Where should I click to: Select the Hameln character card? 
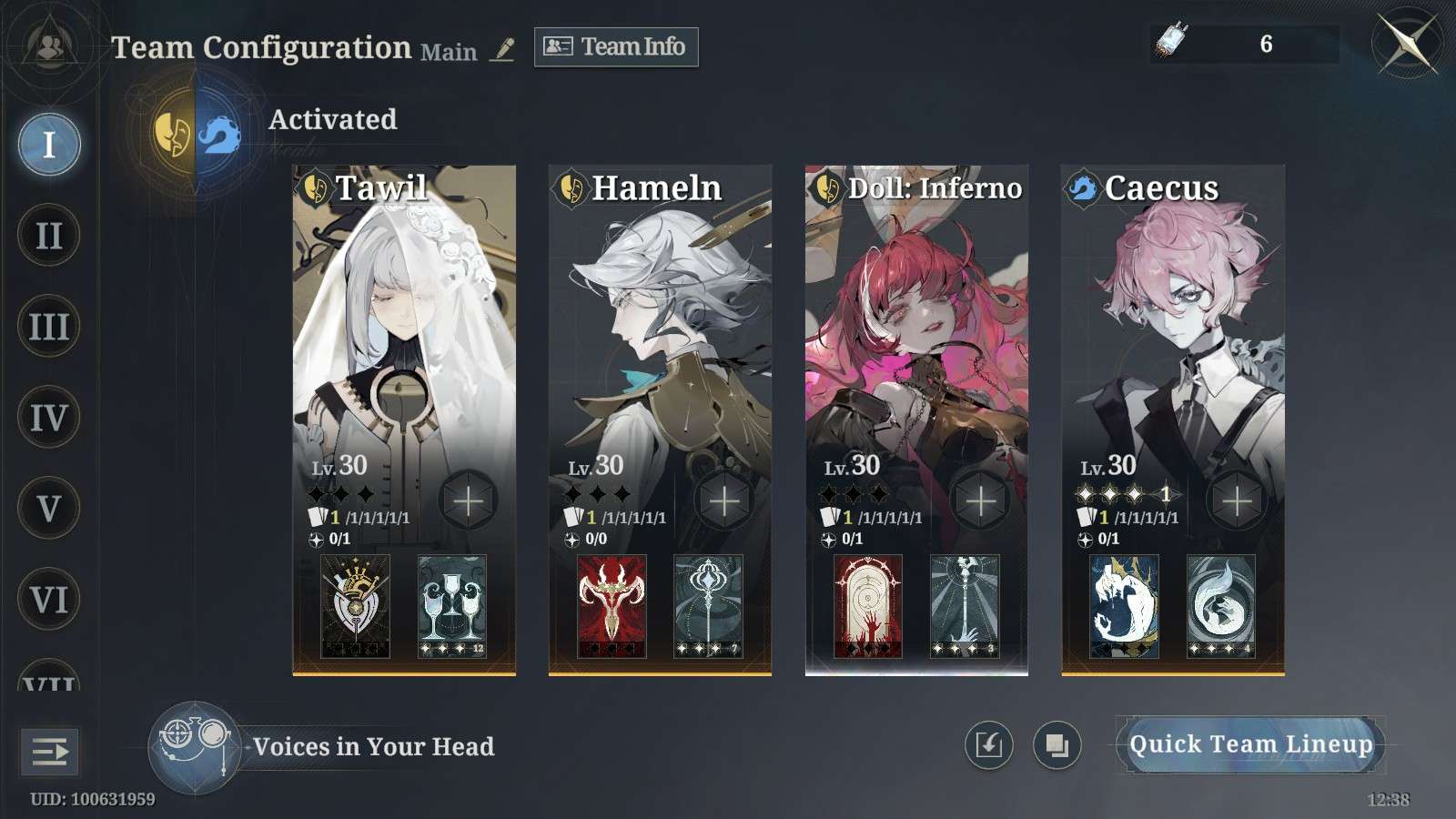click(x=660, y=346)
